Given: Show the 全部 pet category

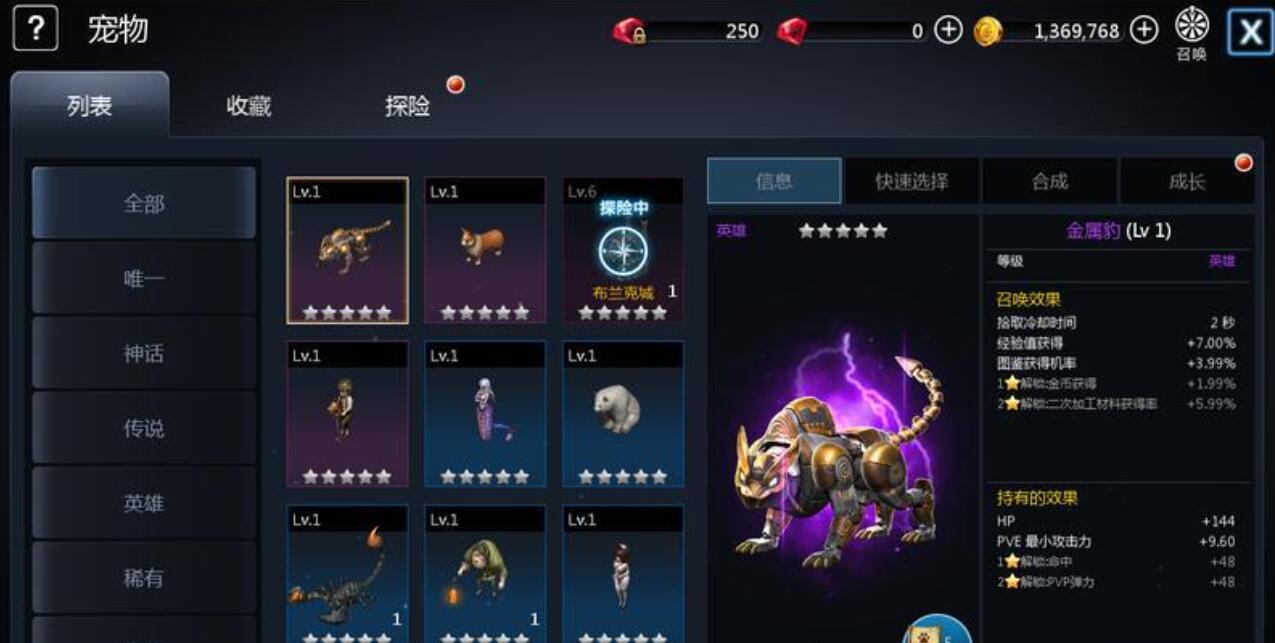Looking at the screenshot, I should click(144, 203).
